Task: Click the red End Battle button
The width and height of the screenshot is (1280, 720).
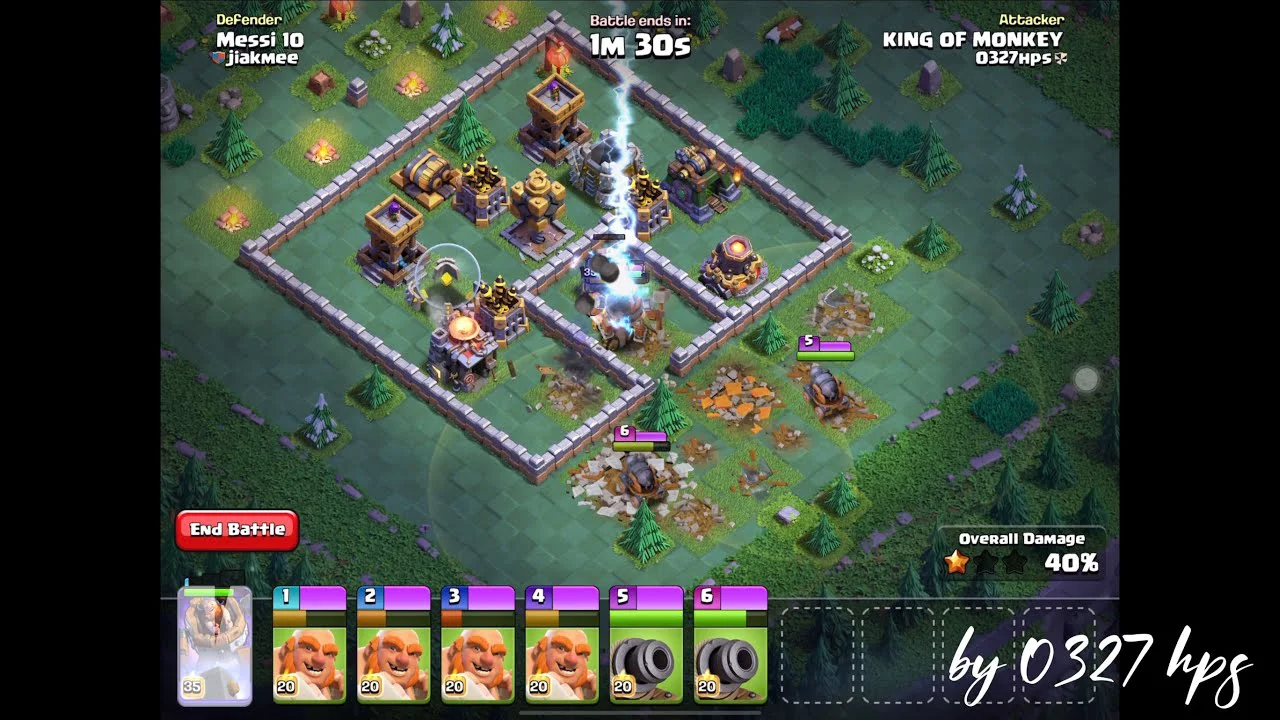Action: [237, 530]
